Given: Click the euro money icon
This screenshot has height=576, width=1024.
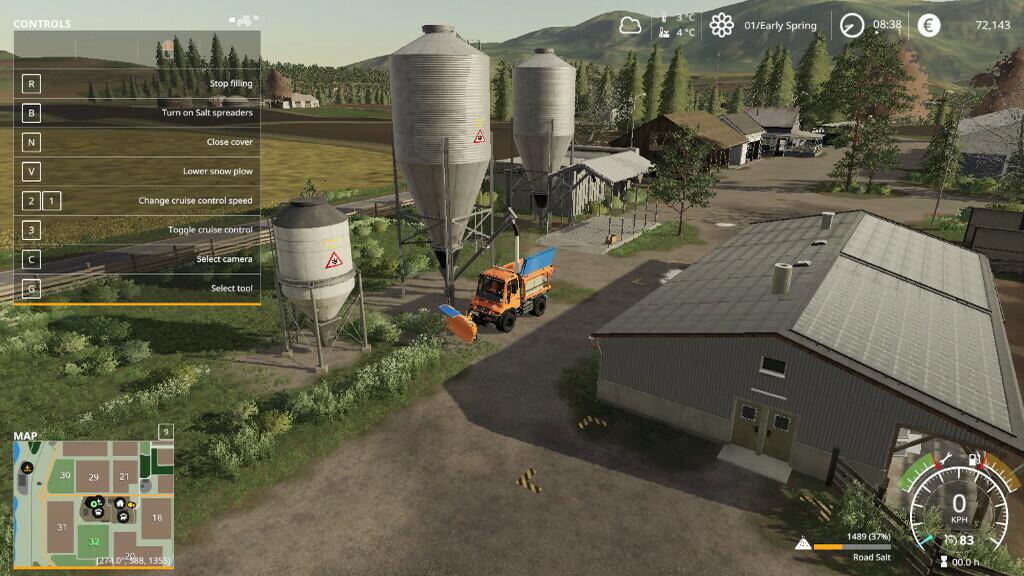Looking at the screenshot, I should point(929,25).
